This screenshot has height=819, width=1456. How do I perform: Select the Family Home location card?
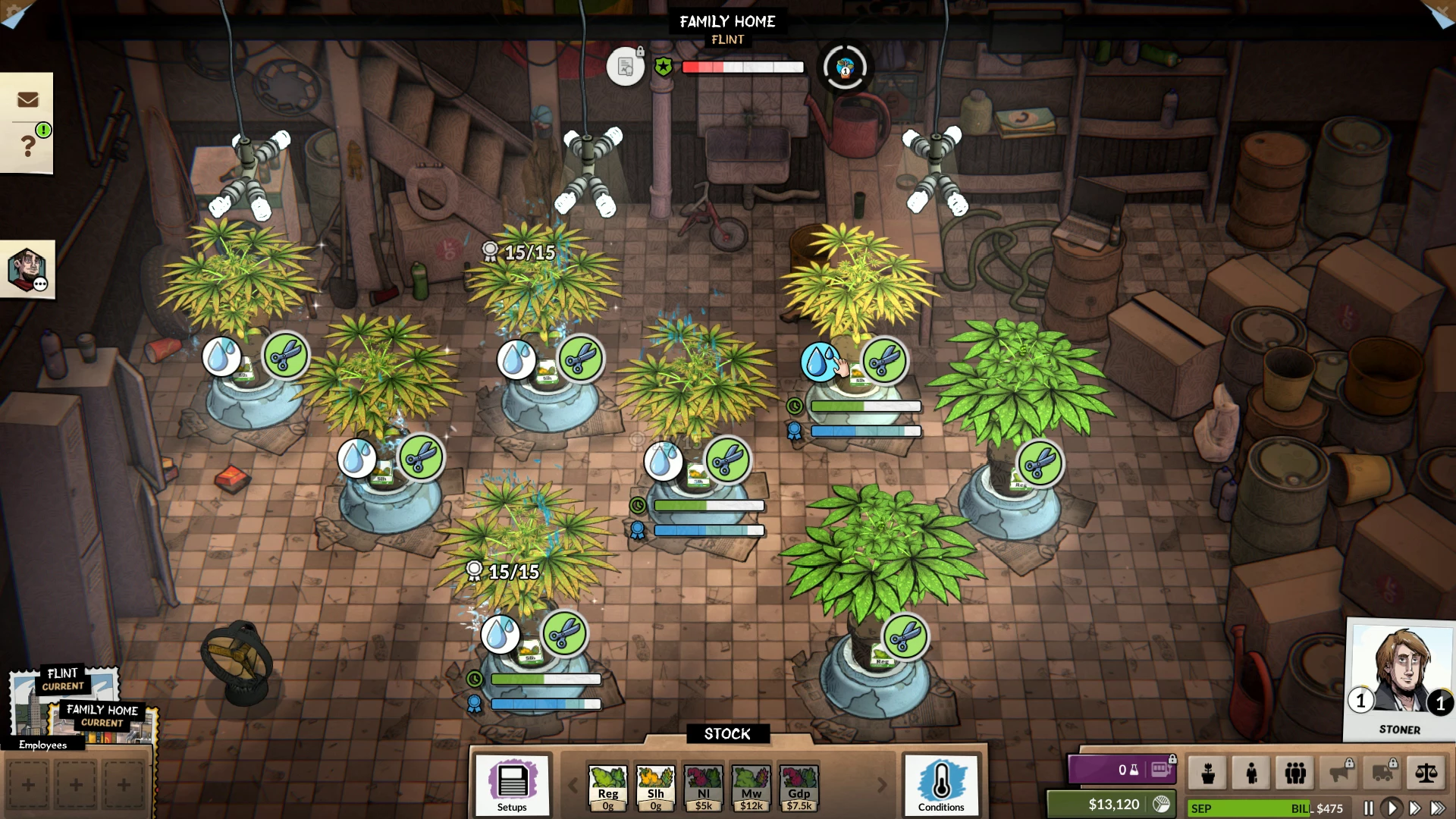coord(102,719)
